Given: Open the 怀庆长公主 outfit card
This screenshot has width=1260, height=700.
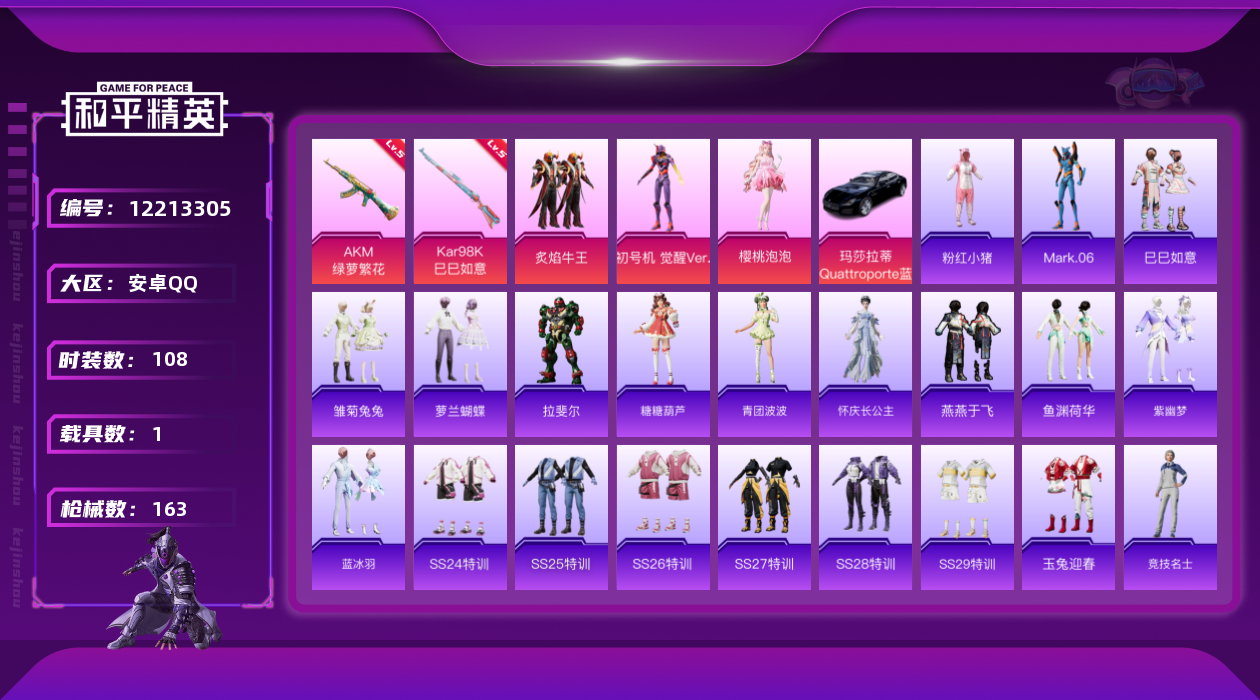Looking at the screenshot, I should point(865,364).
